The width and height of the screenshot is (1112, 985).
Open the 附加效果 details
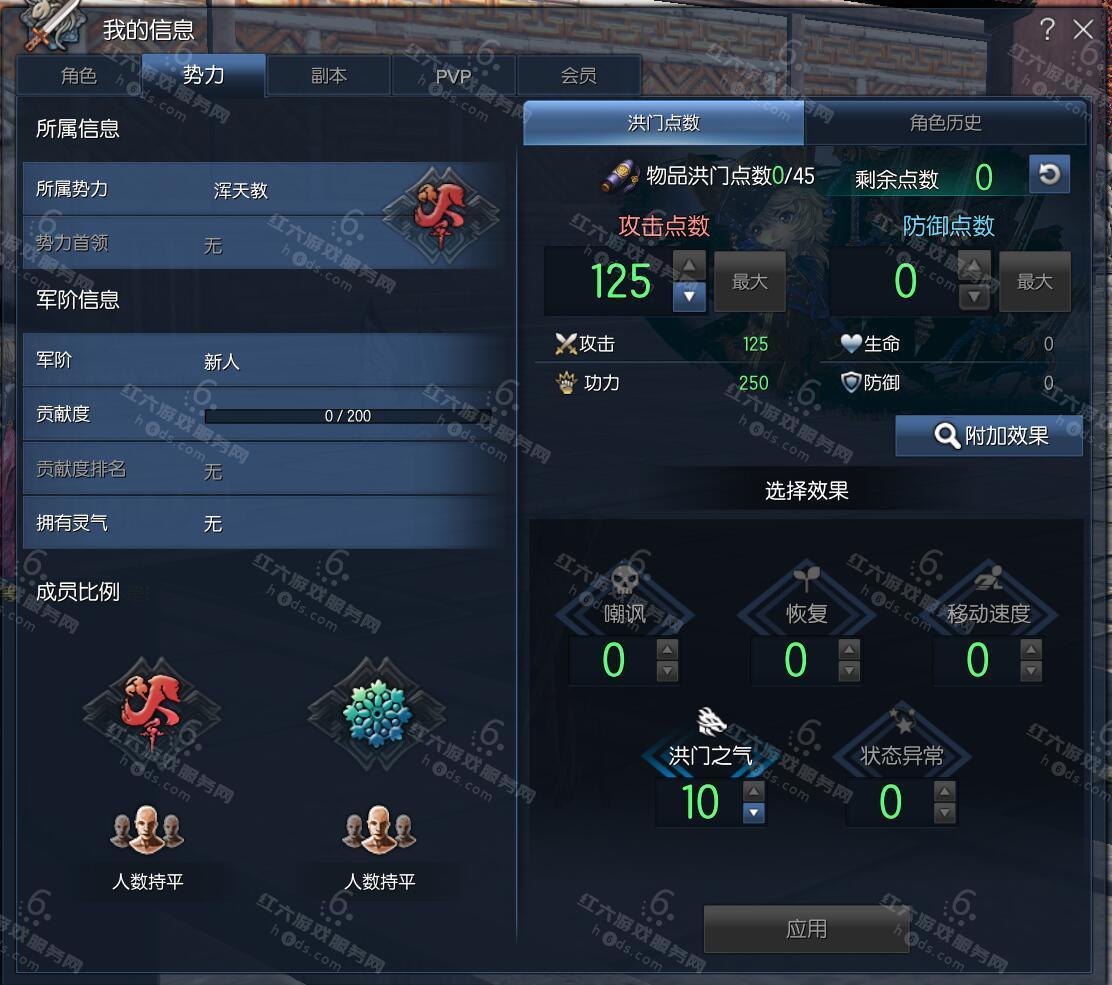tap(989, 436)
